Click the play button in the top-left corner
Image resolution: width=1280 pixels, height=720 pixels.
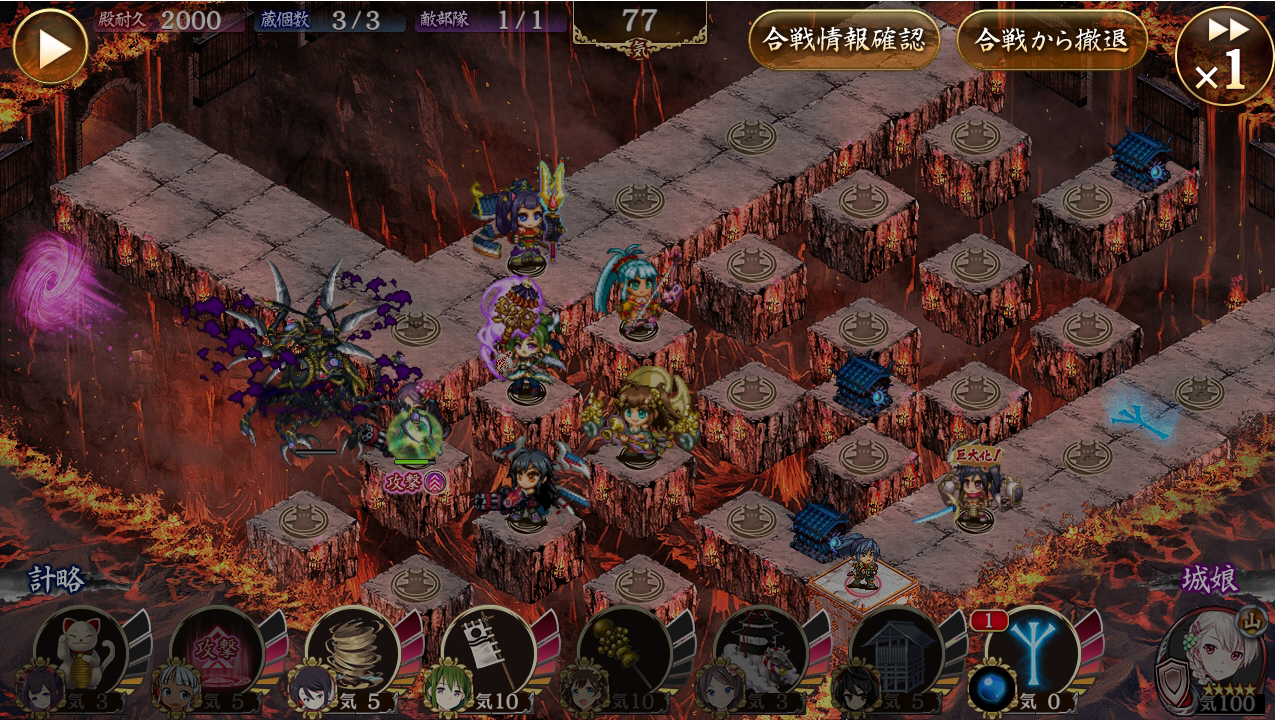click(x=50, y=46)
